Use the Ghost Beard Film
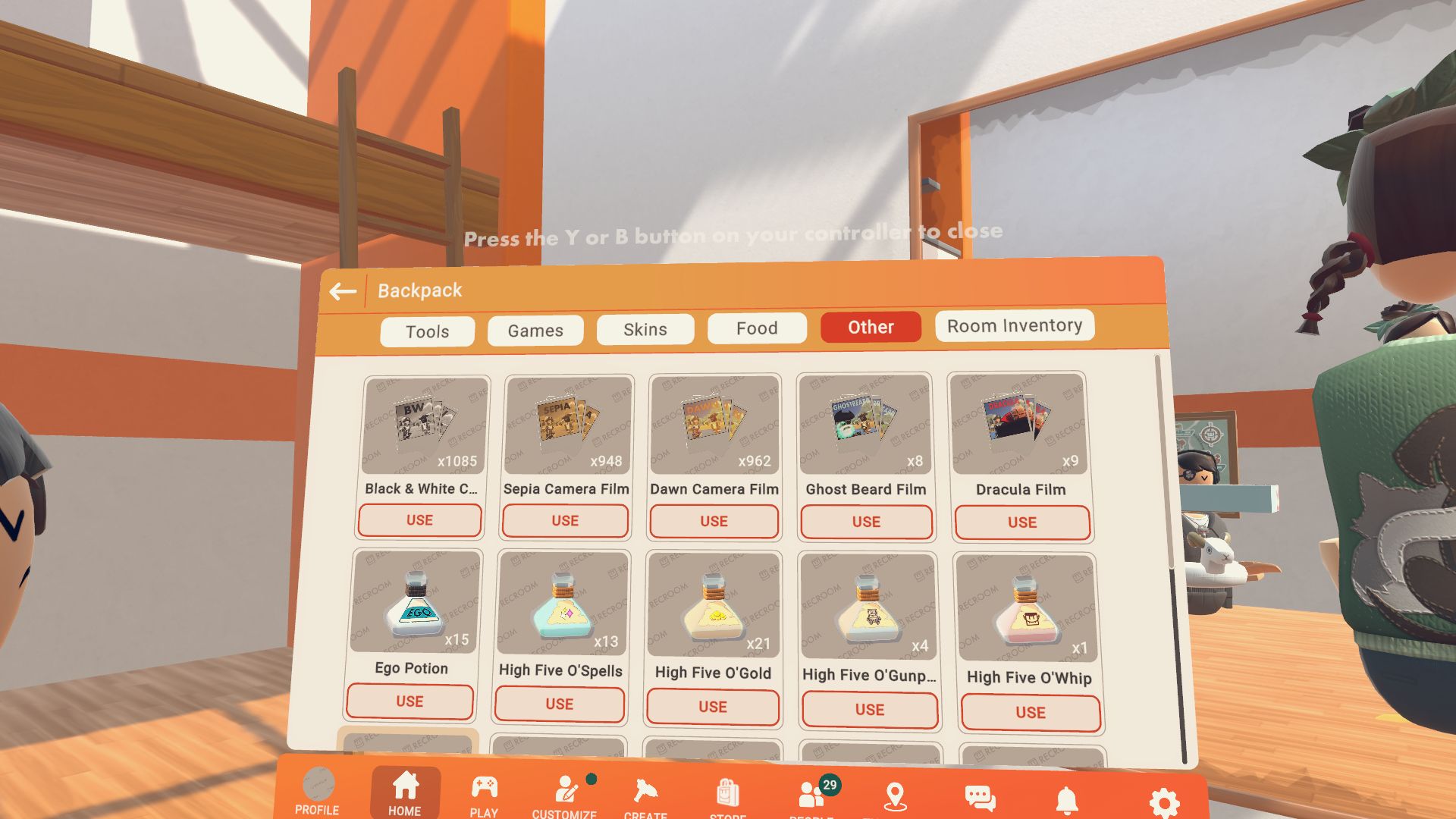The image size is (1456, 819). click(866, 522)
